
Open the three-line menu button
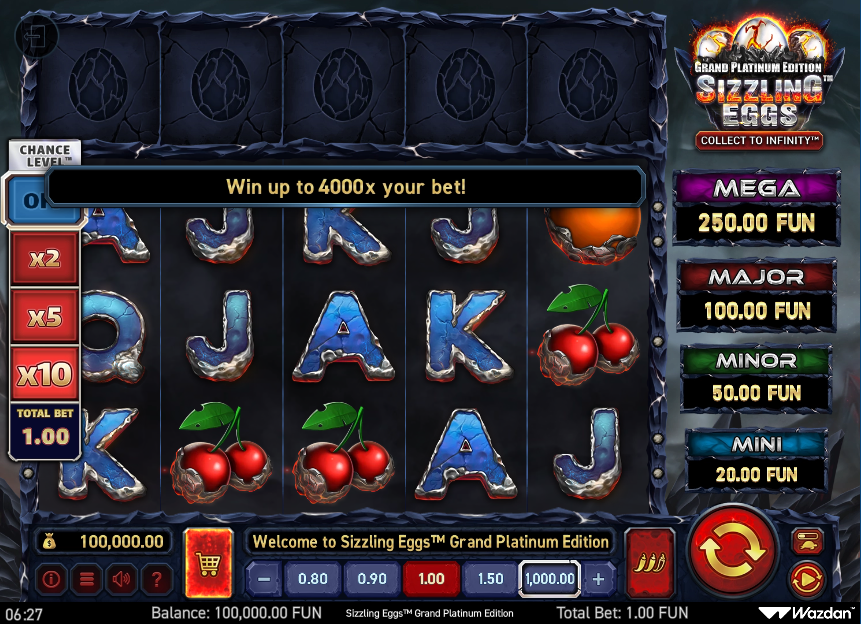[86, 578]
